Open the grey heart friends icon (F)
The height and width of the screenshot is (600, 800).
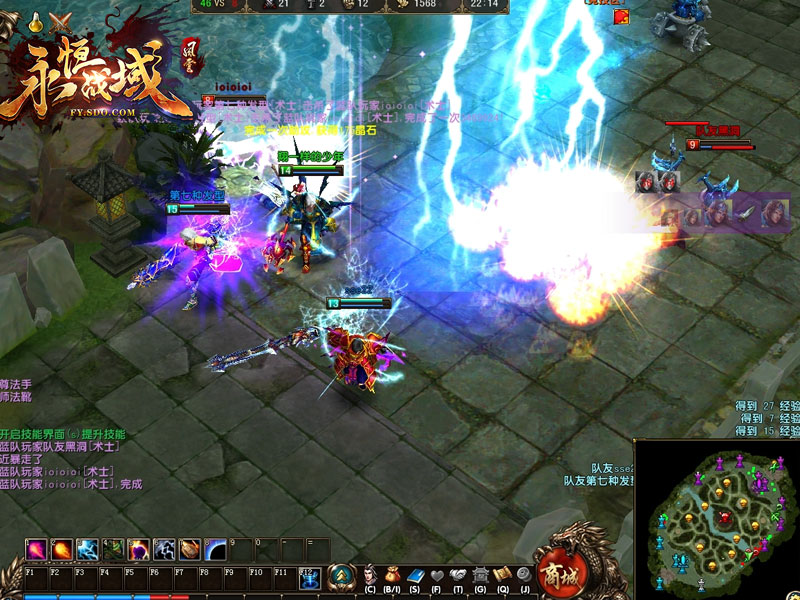(x=436, y=574)
